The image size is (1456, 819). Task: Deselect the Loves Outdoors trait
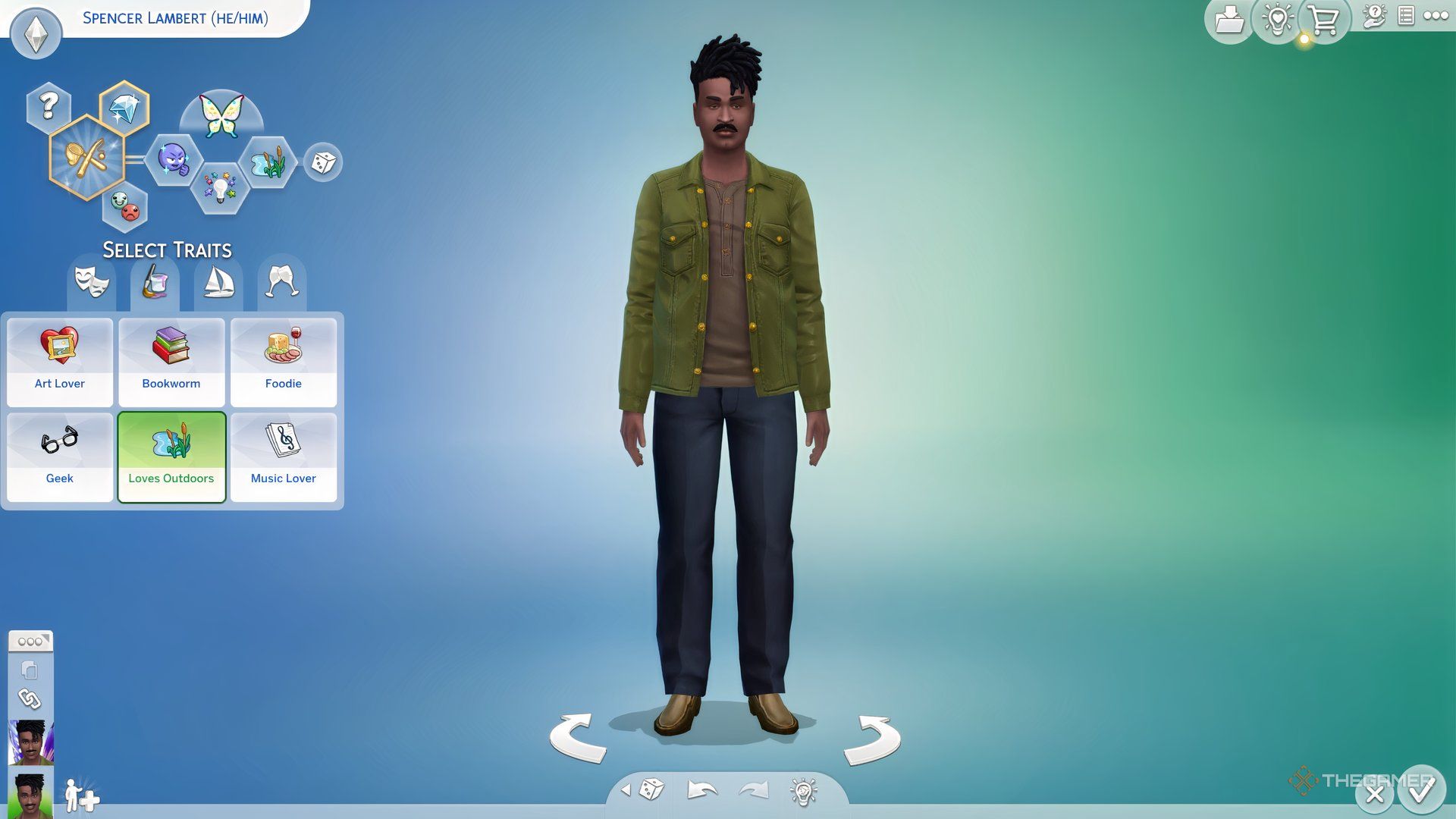coord(171,455)
